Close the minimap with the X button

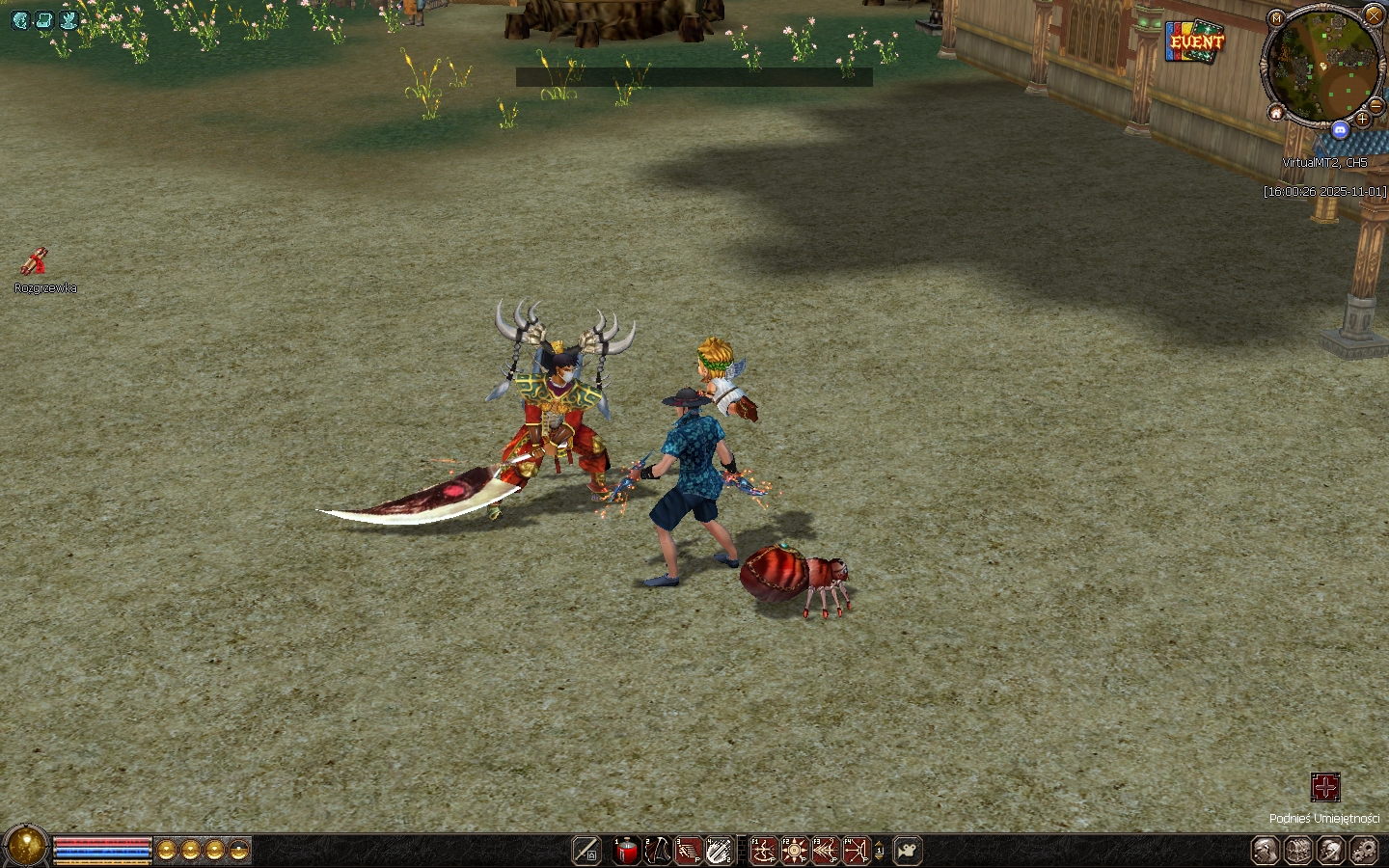(x=1374, y=14)
